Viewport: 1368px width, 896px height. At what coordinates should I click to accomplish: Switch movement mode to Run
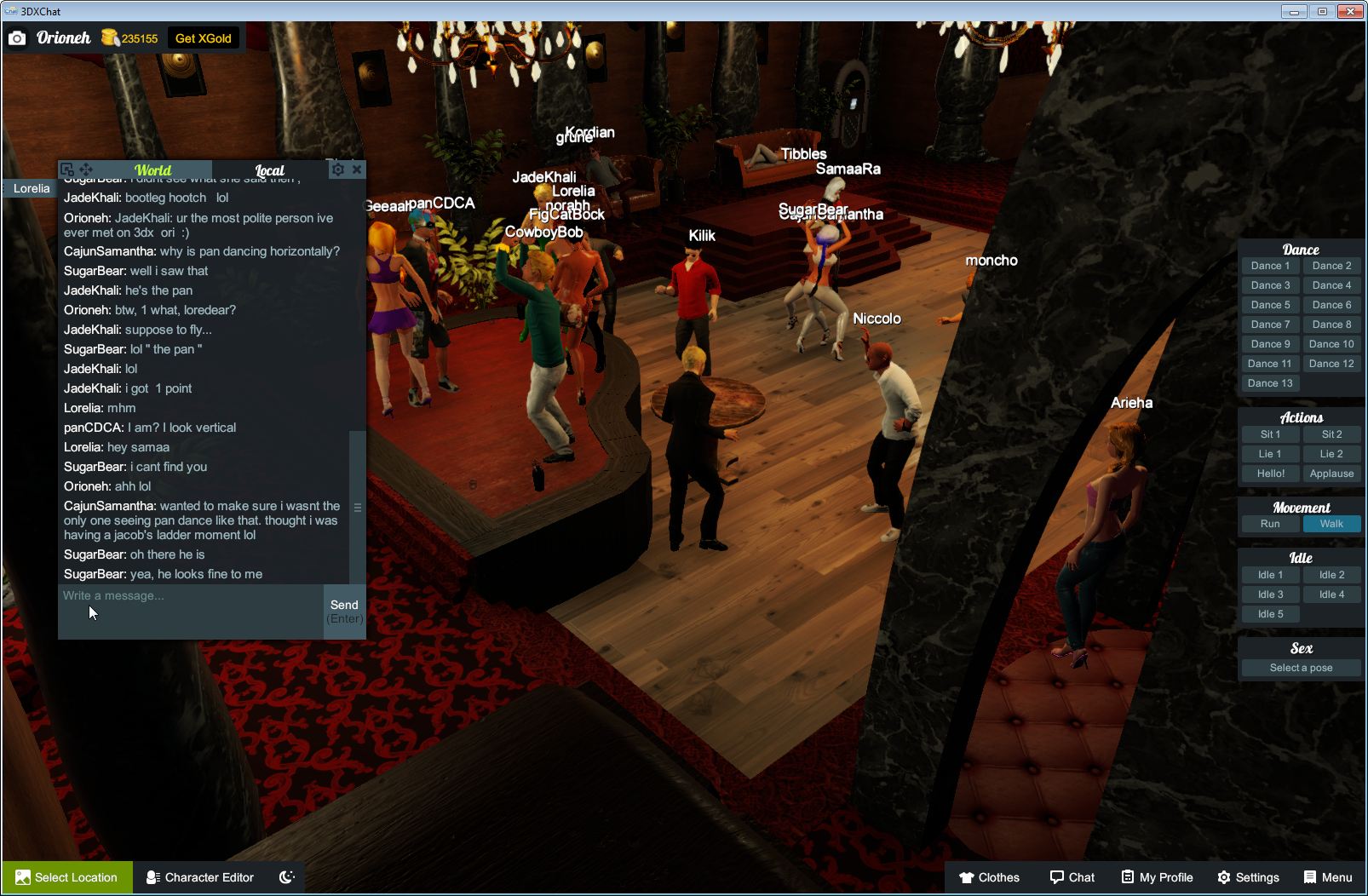tap(1270, 524)
